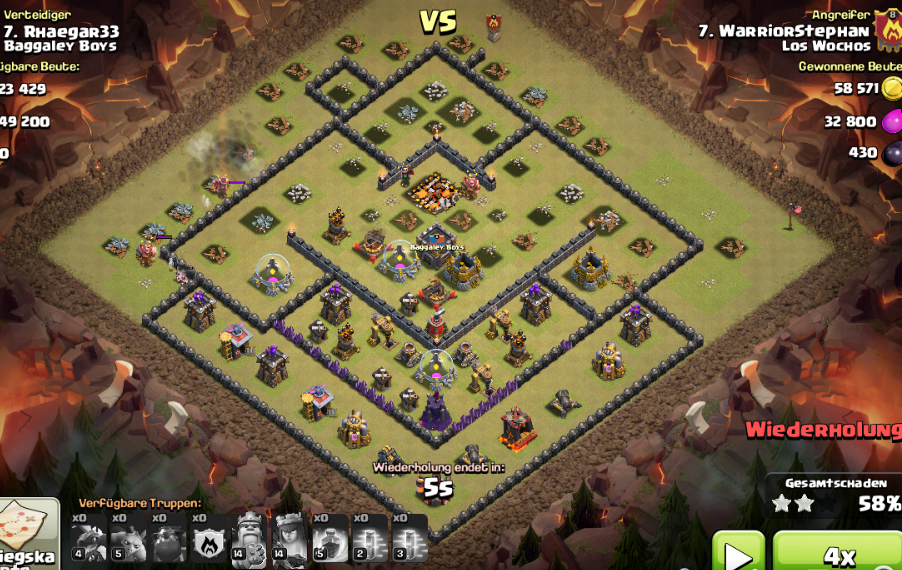Open the Kriegskarte war map
This screenshot has width=902, height=570.
click(x=26, y=533)
